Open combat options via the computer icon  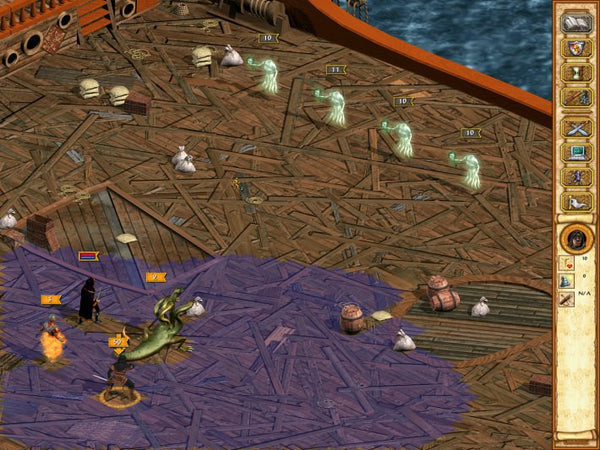(576, 153)
